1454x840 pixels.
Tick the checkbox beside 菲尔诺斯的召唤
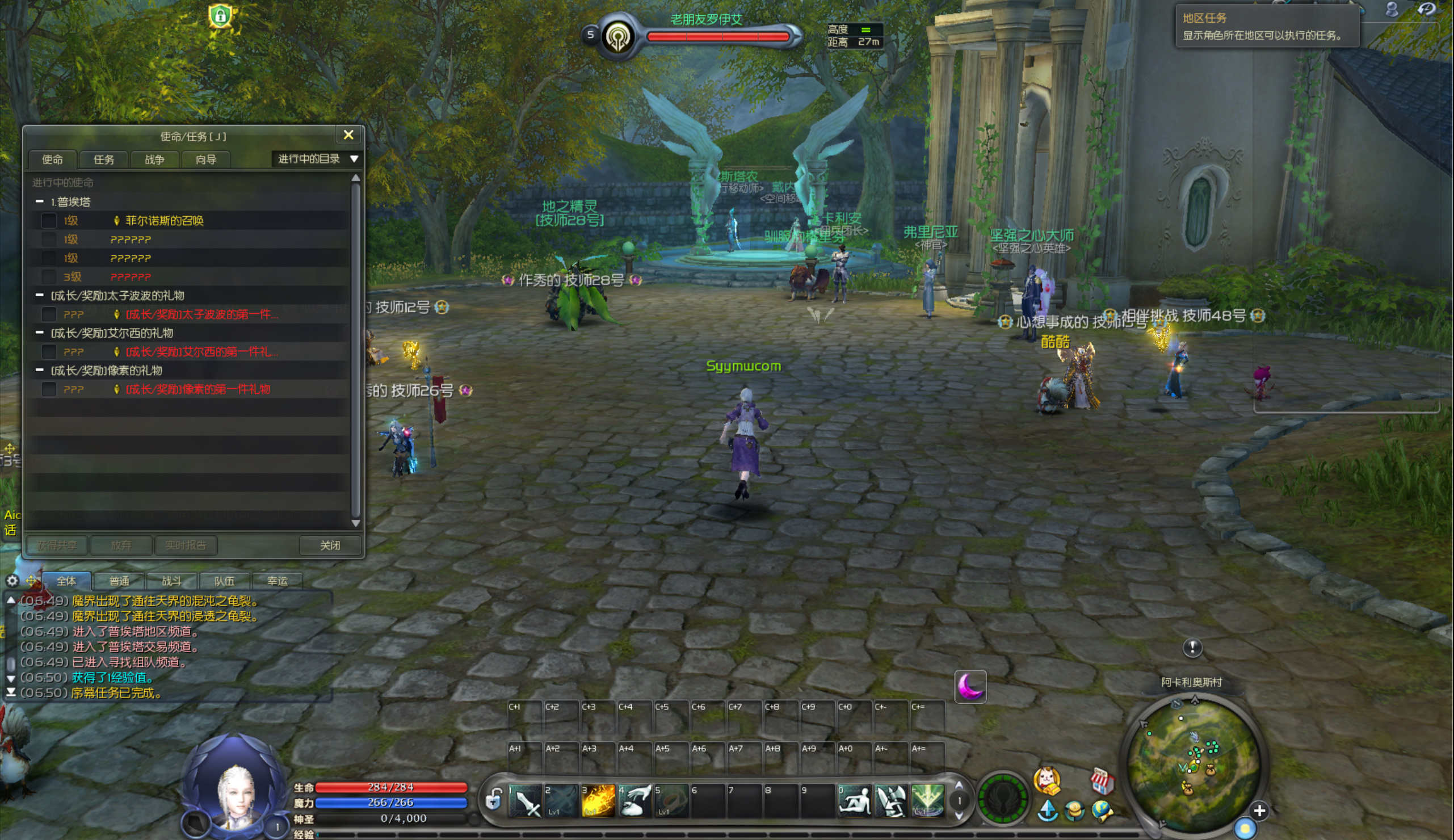point(49,220)
